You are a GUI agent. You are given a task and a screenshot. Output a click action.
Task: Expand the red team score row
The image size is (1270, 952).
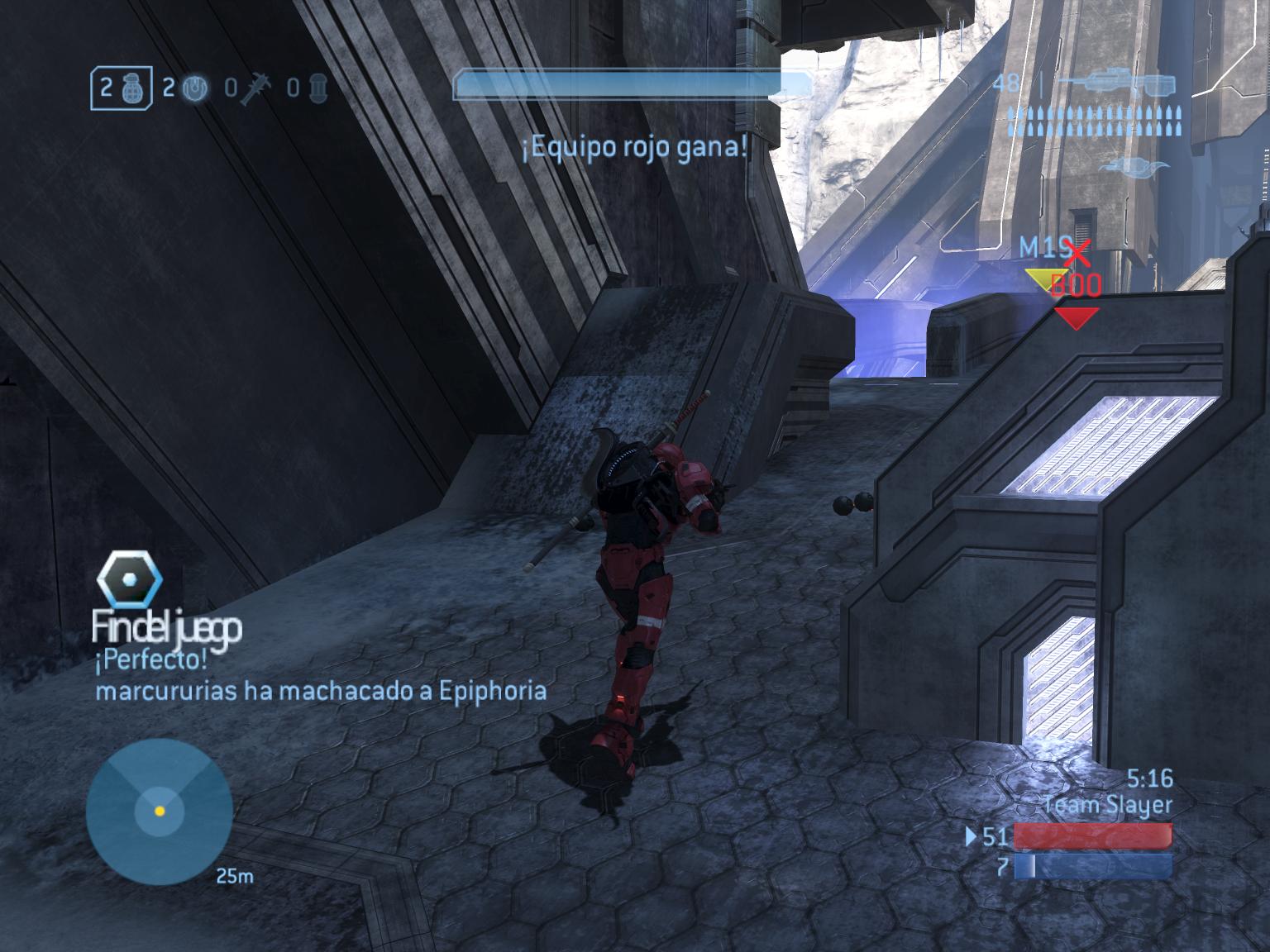pos(1091,836)
